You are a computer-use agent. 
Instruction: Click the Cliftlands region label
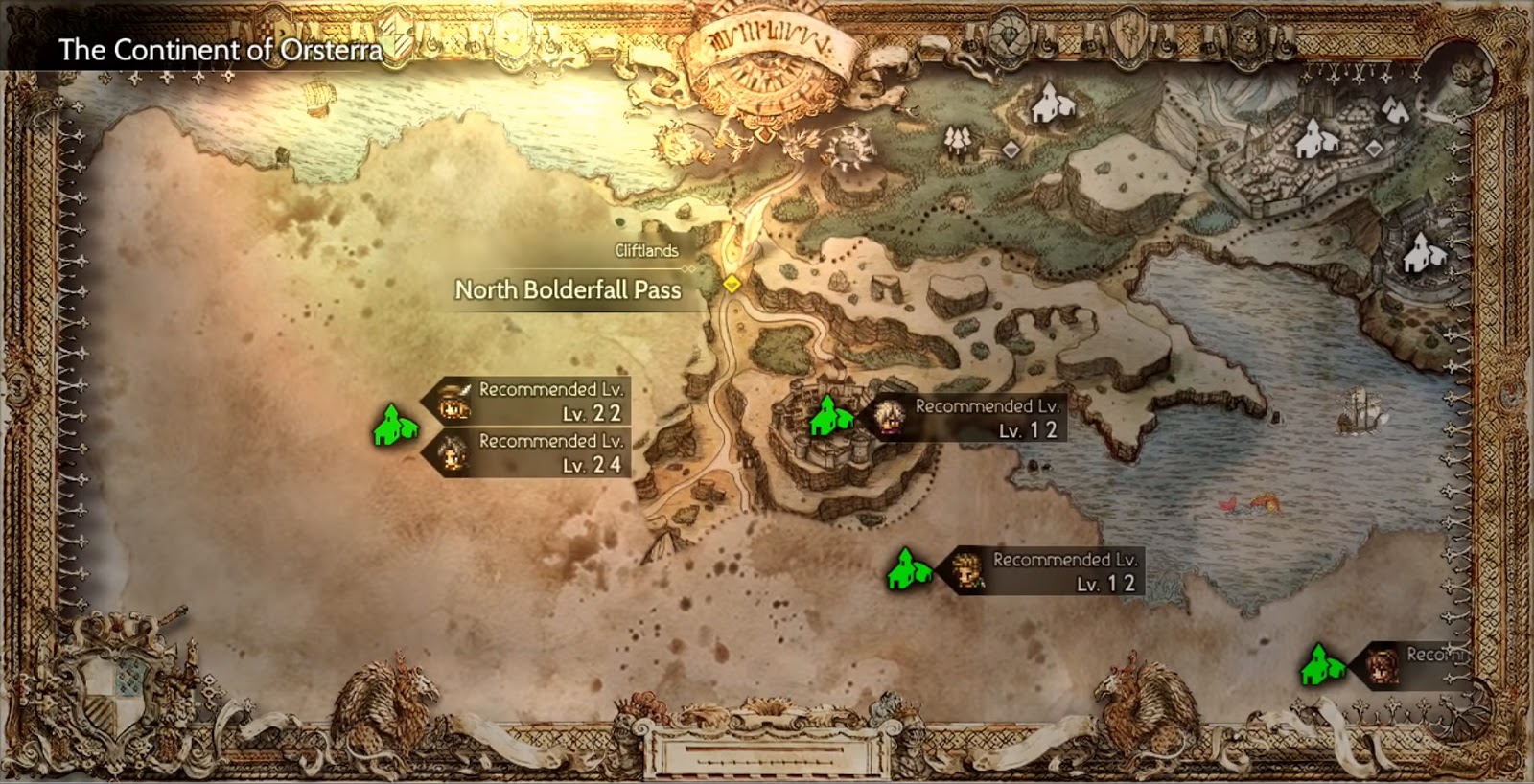click(x=644, y=251)
